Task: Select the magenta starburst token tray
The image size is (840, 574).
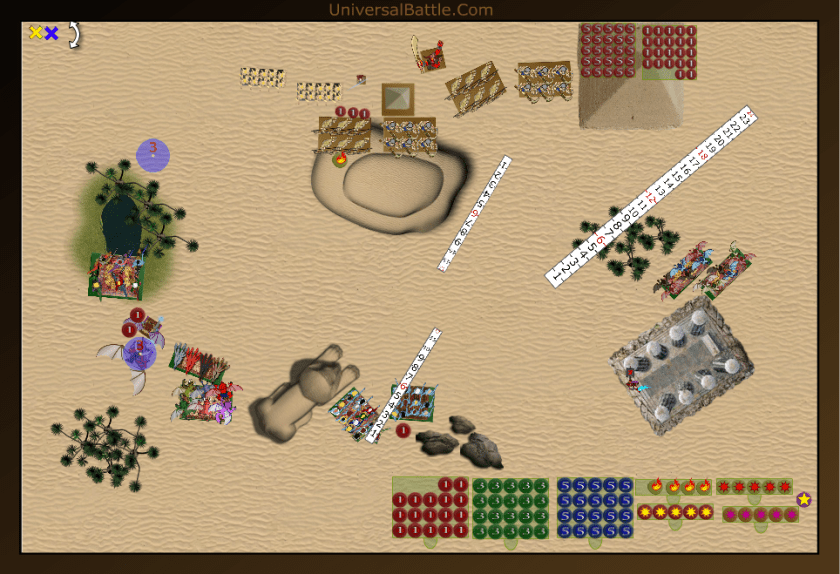Action: click(x=760, y=514)
